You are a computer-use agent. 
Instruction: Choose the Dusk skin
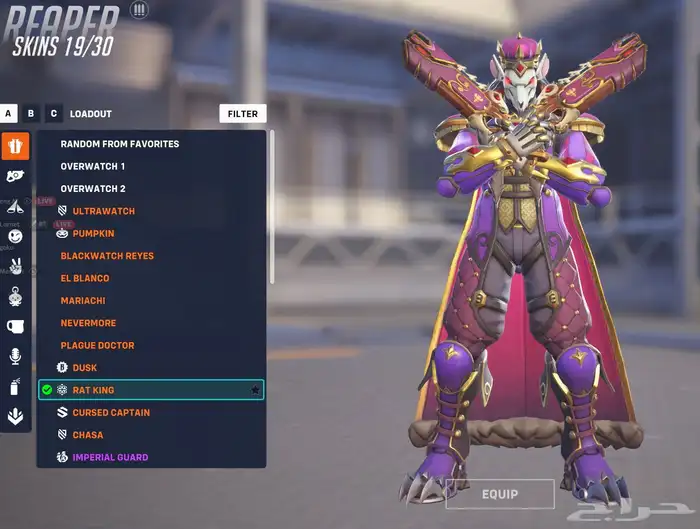click(85, 368)
